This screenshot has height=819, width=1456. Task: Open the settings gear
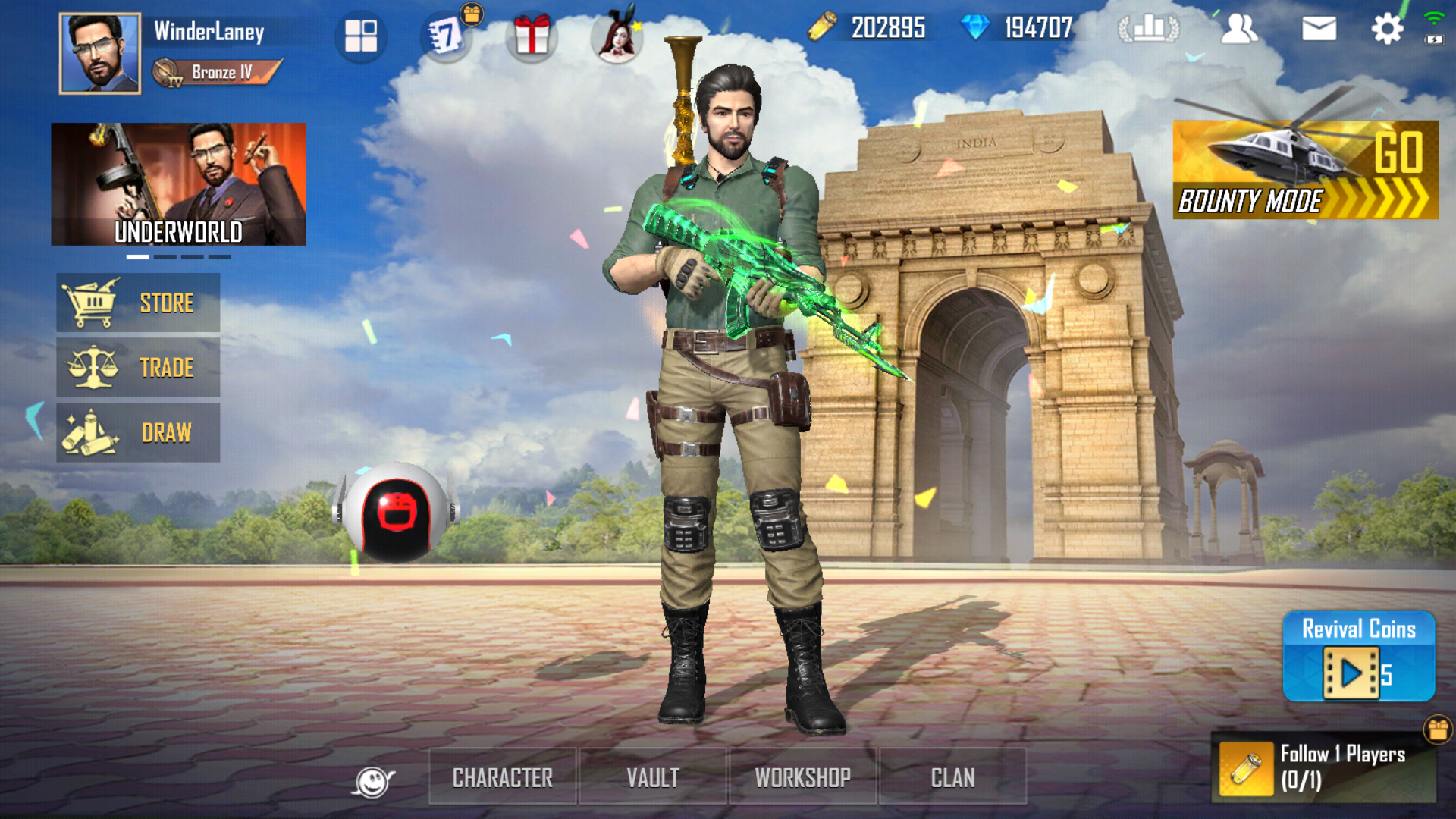(1389, 29)
